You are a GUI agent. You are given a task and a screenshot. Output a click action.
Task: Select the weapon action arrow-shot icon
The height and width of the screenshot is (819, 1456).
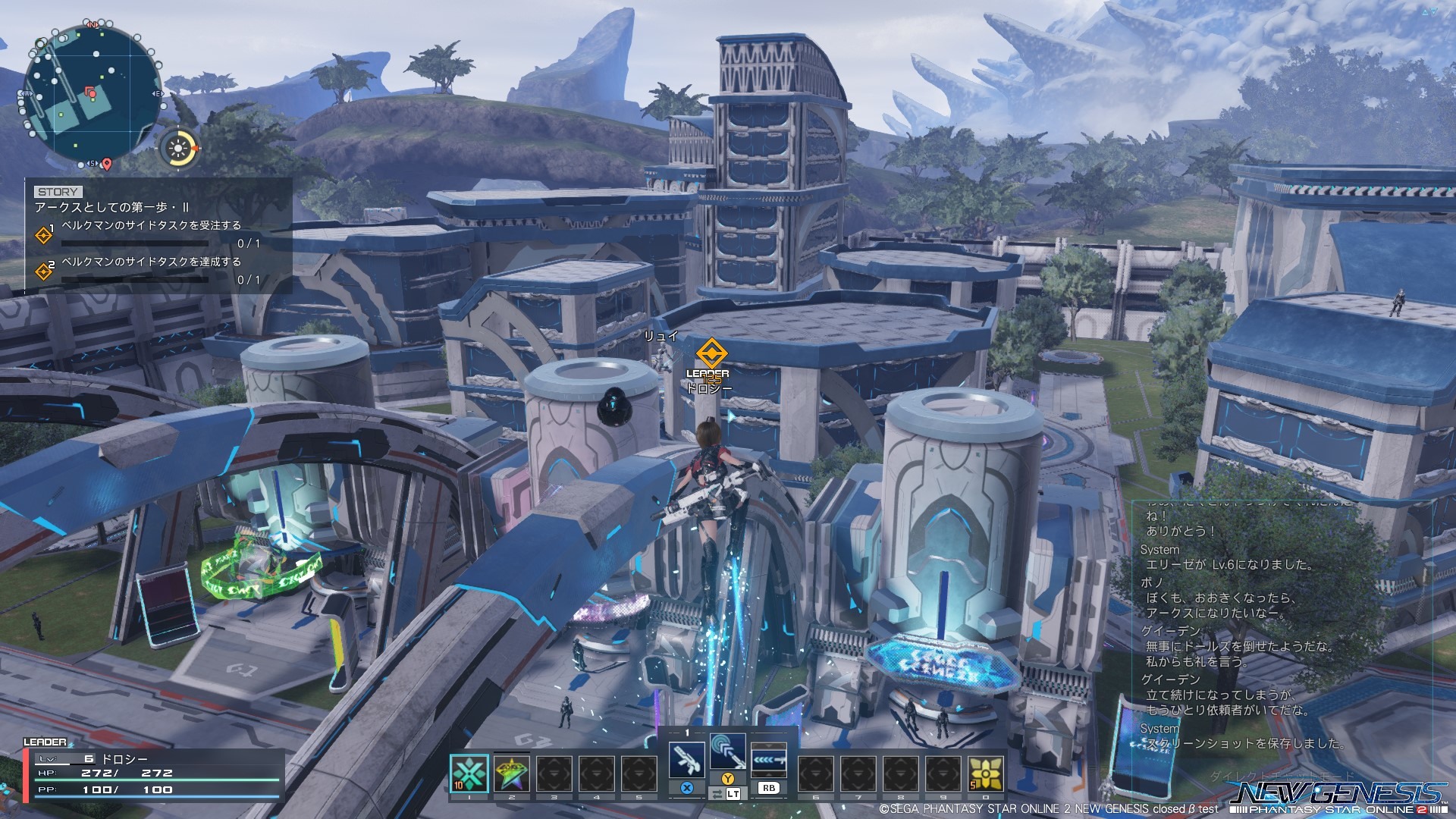[768, 760]
